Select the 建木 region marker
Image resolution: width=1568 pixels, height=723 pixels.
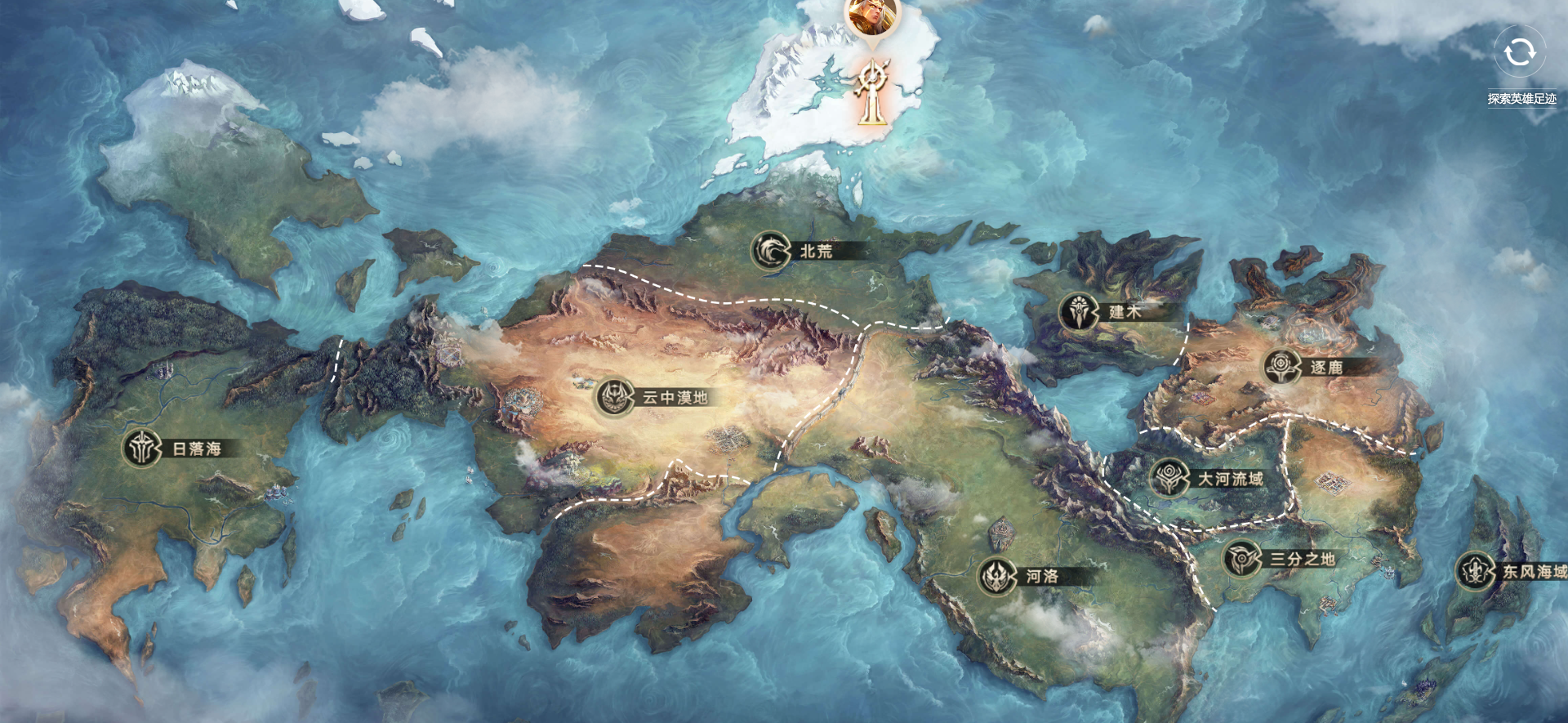point(1080,312)
